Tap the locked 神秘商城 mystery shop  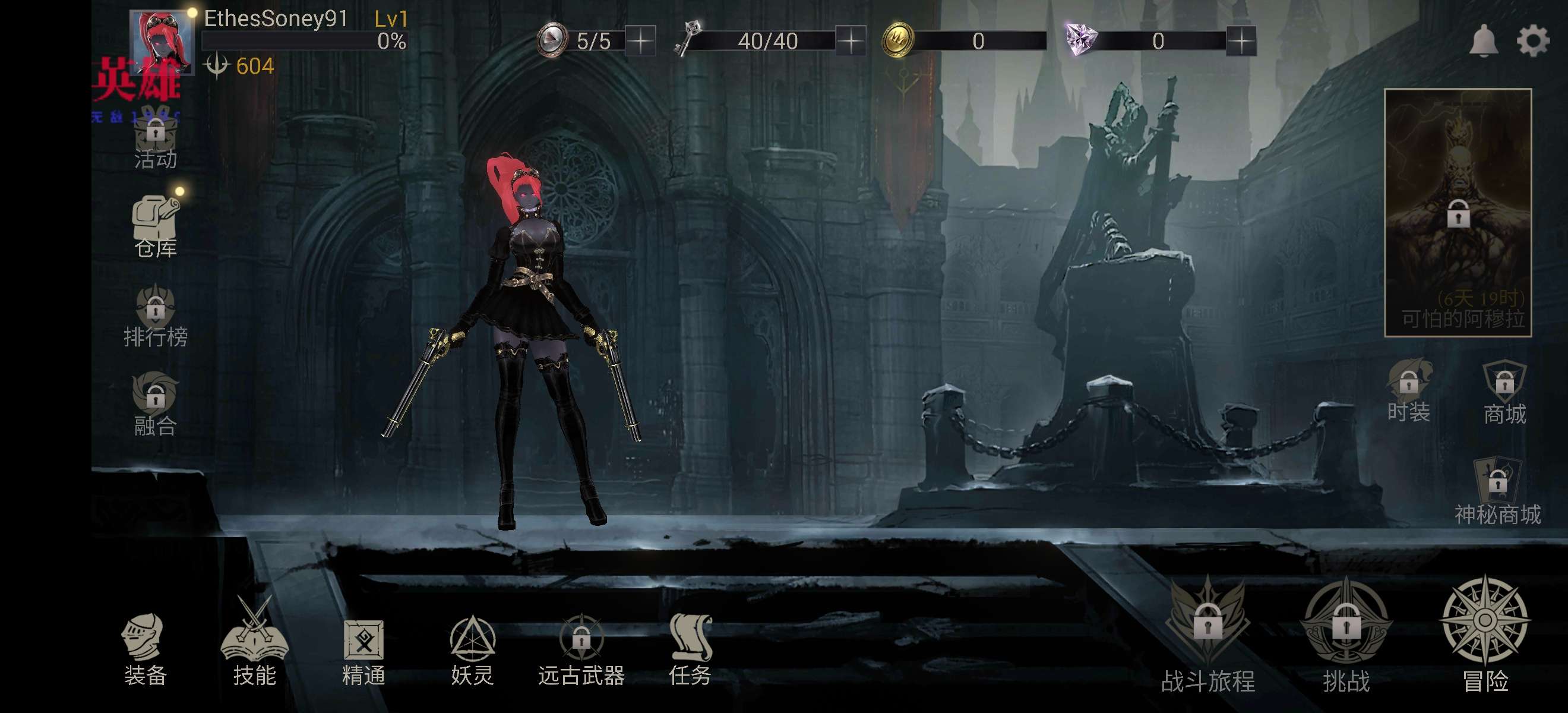tap(1497, 490)
